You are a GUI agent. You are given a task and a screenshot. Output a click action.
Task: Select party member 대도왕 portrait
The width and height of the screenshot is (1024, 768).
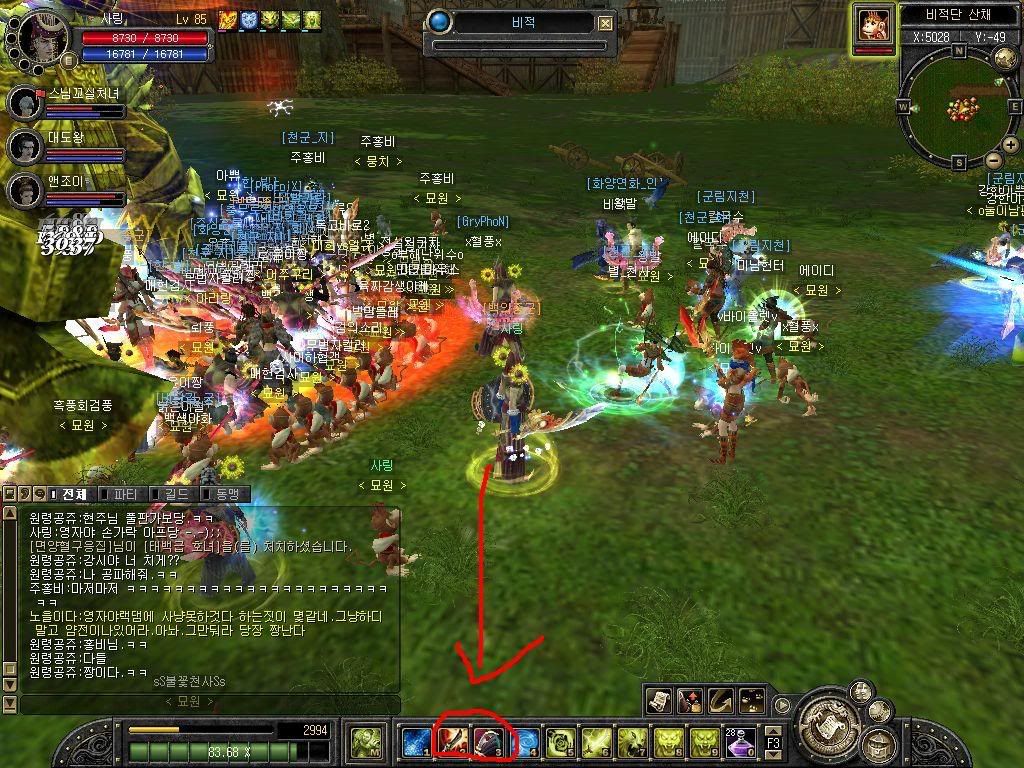(x=25, y=146)
